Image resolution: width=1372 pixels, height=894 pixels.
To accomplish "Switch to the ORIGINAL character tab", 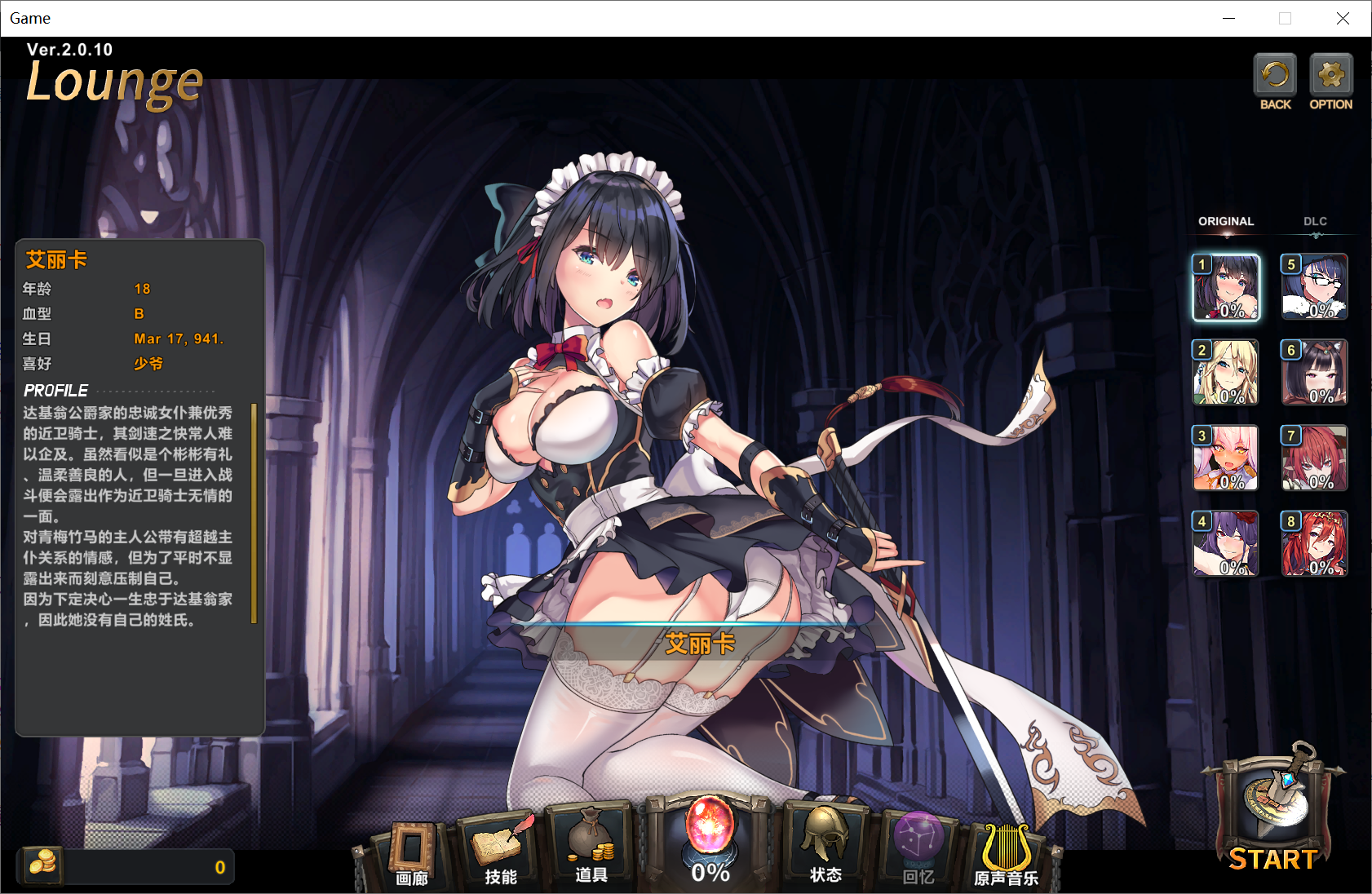I will [1225, 222].
